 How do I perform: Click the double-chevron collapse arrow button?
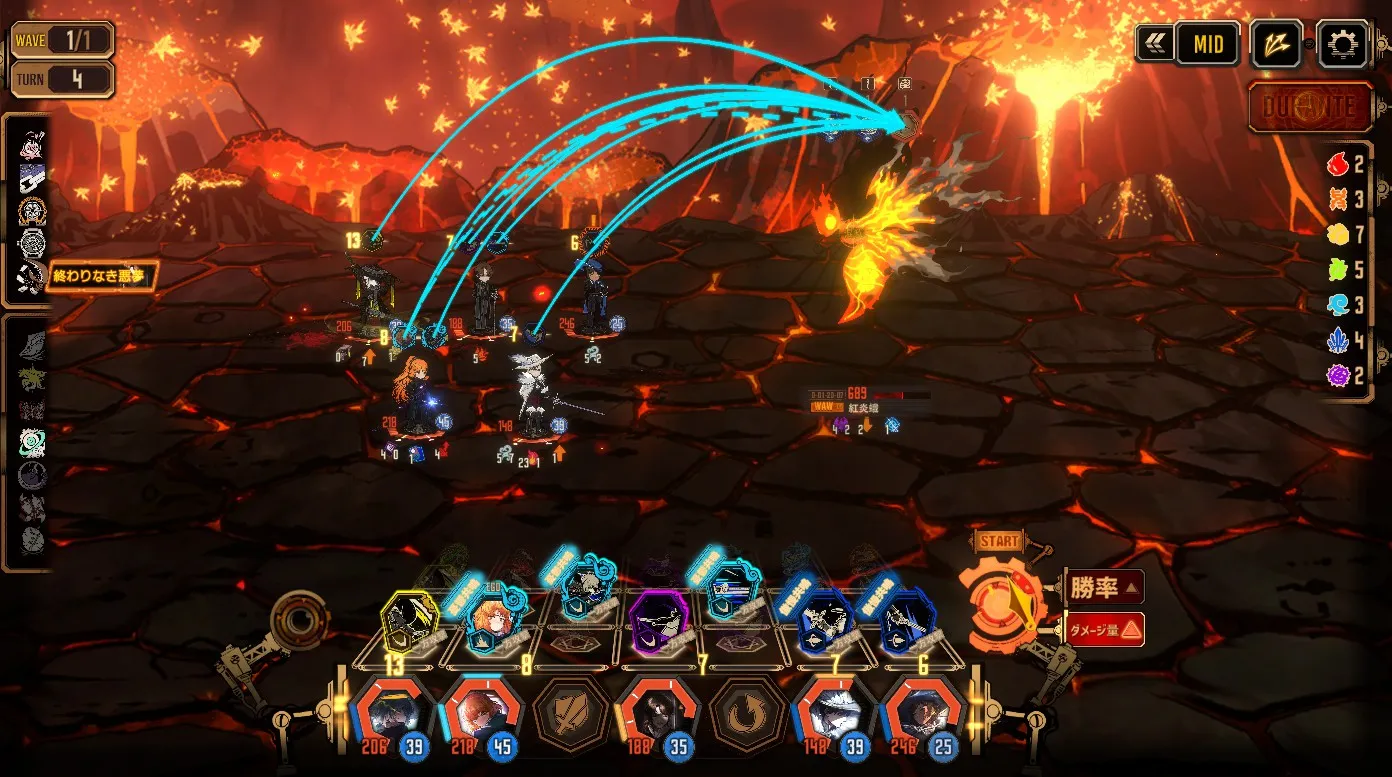coord(1154,44)
